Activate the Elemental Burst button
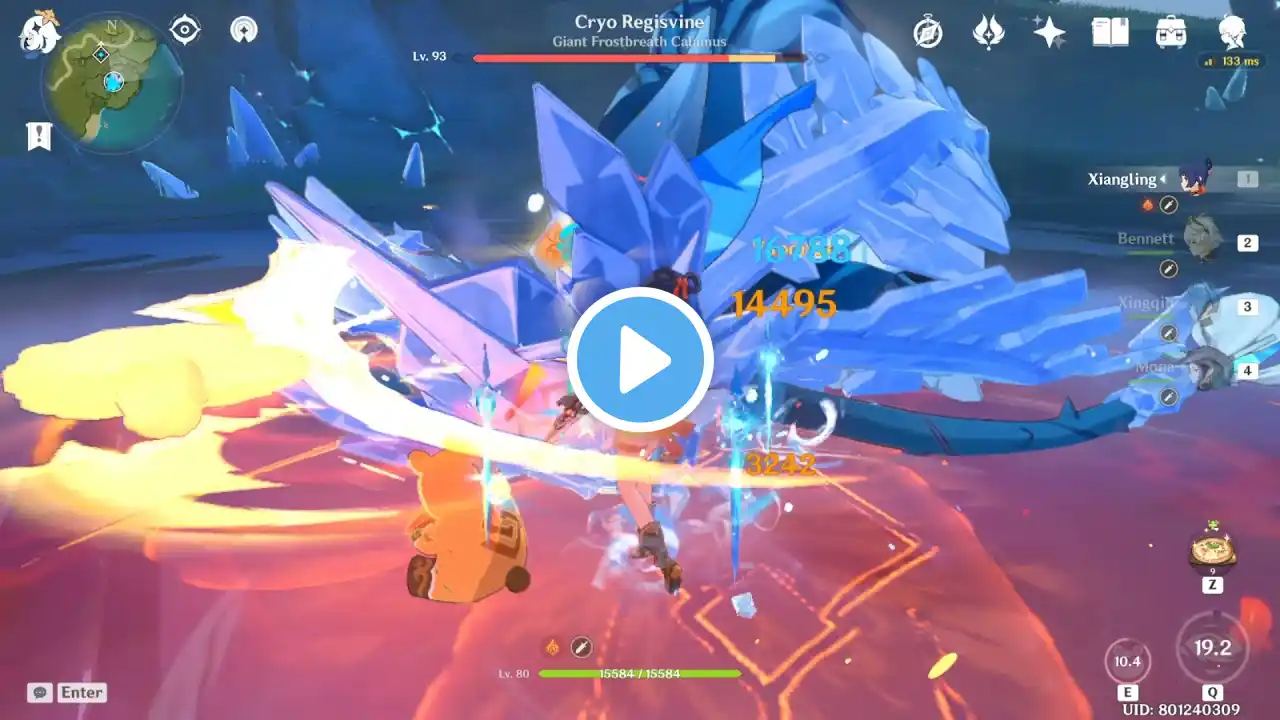Screen dimensions: 1280x720 coord(1212,648)
